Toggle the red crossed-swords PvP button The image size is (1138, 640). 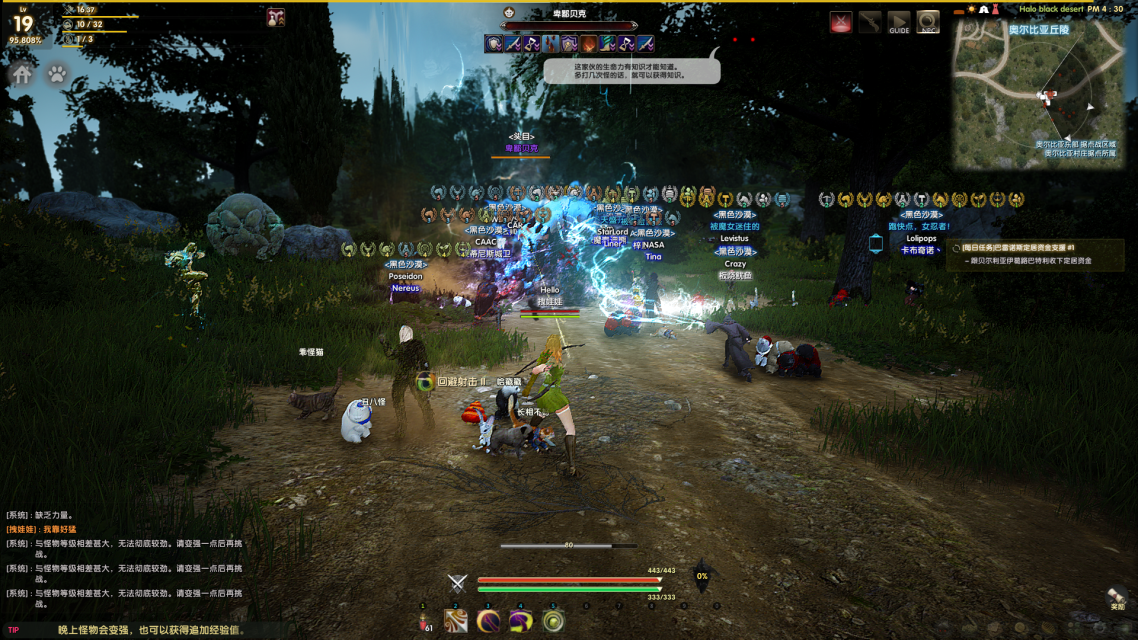pyautogui.click(x=841, y=23)
